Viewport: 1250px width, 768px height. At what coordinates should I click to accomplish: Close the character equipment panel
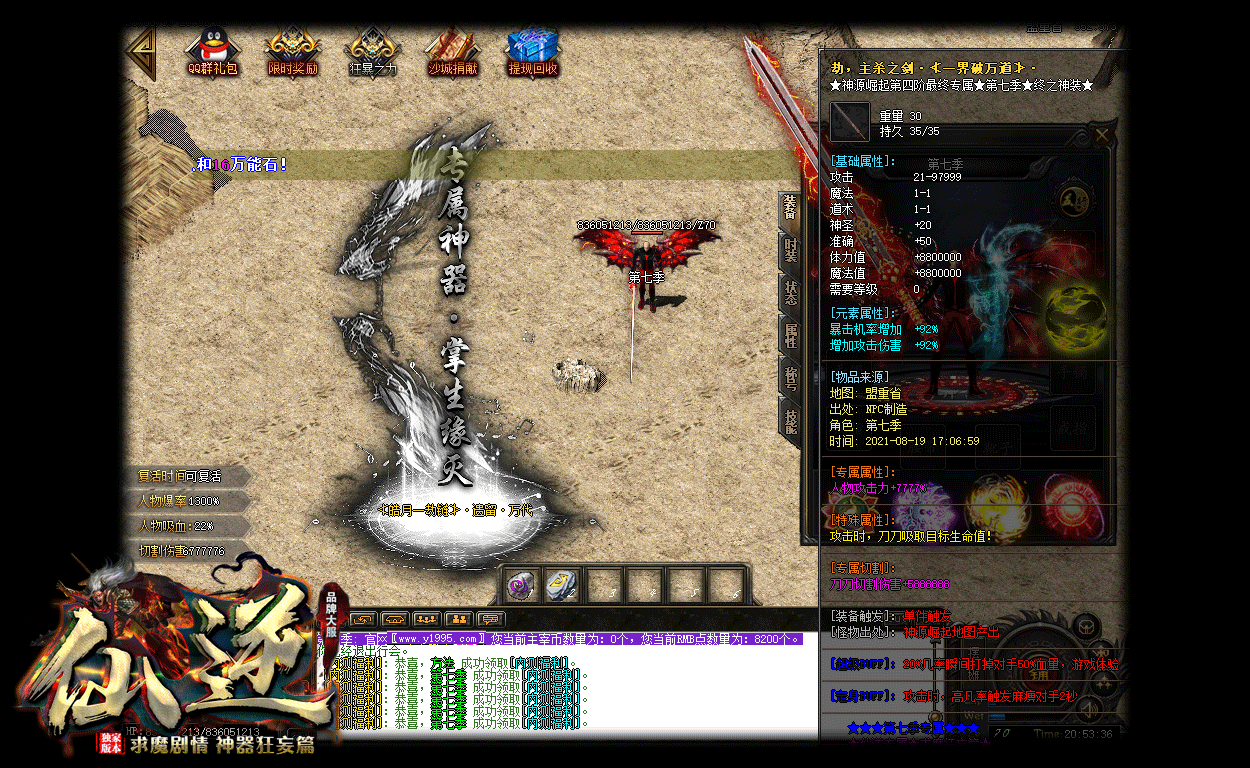pos(1102,135)
